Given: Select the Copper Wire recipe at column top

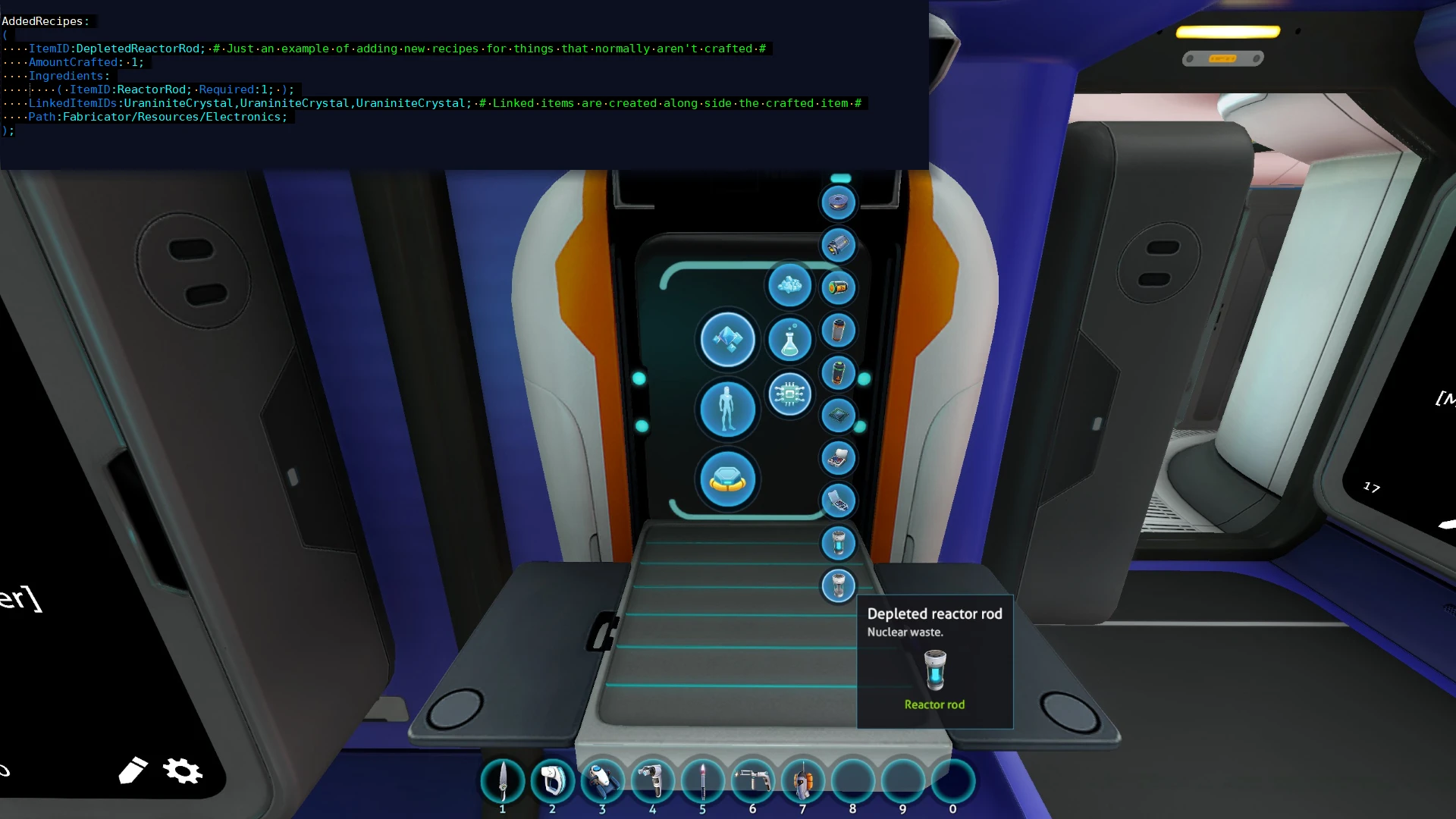Looking at the screenshot, I should coord(838,202).
